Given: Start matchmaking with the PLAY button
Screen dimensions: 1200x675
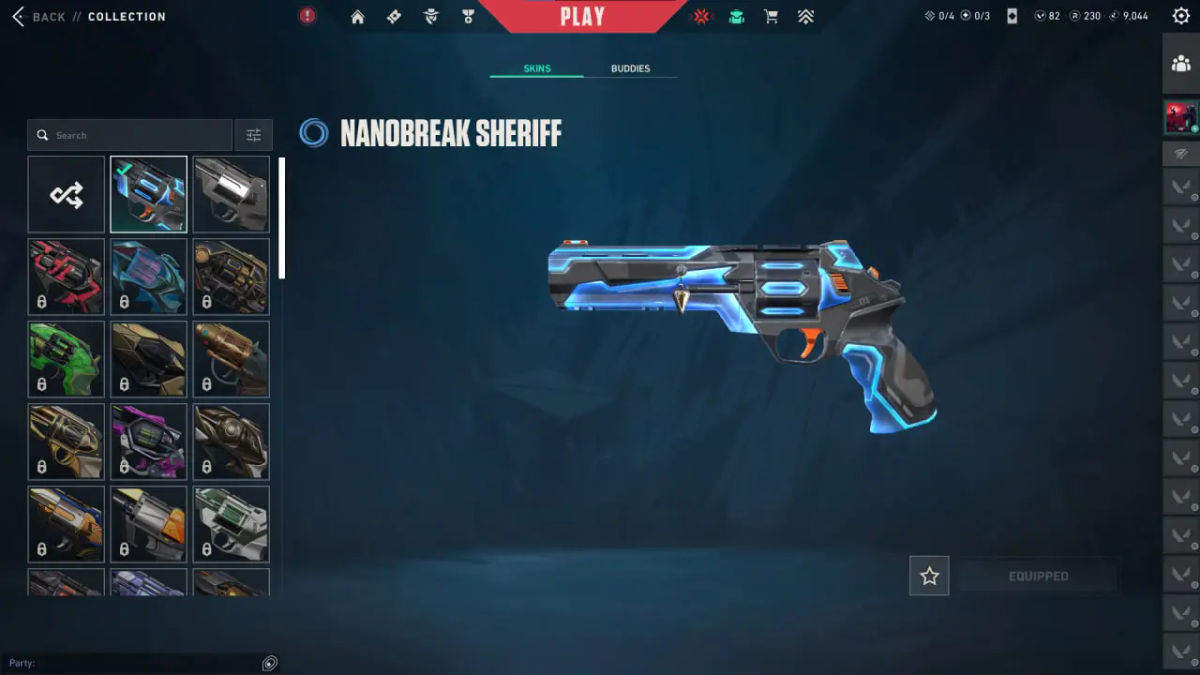Looking at the screenshot, I should [582, 17].
